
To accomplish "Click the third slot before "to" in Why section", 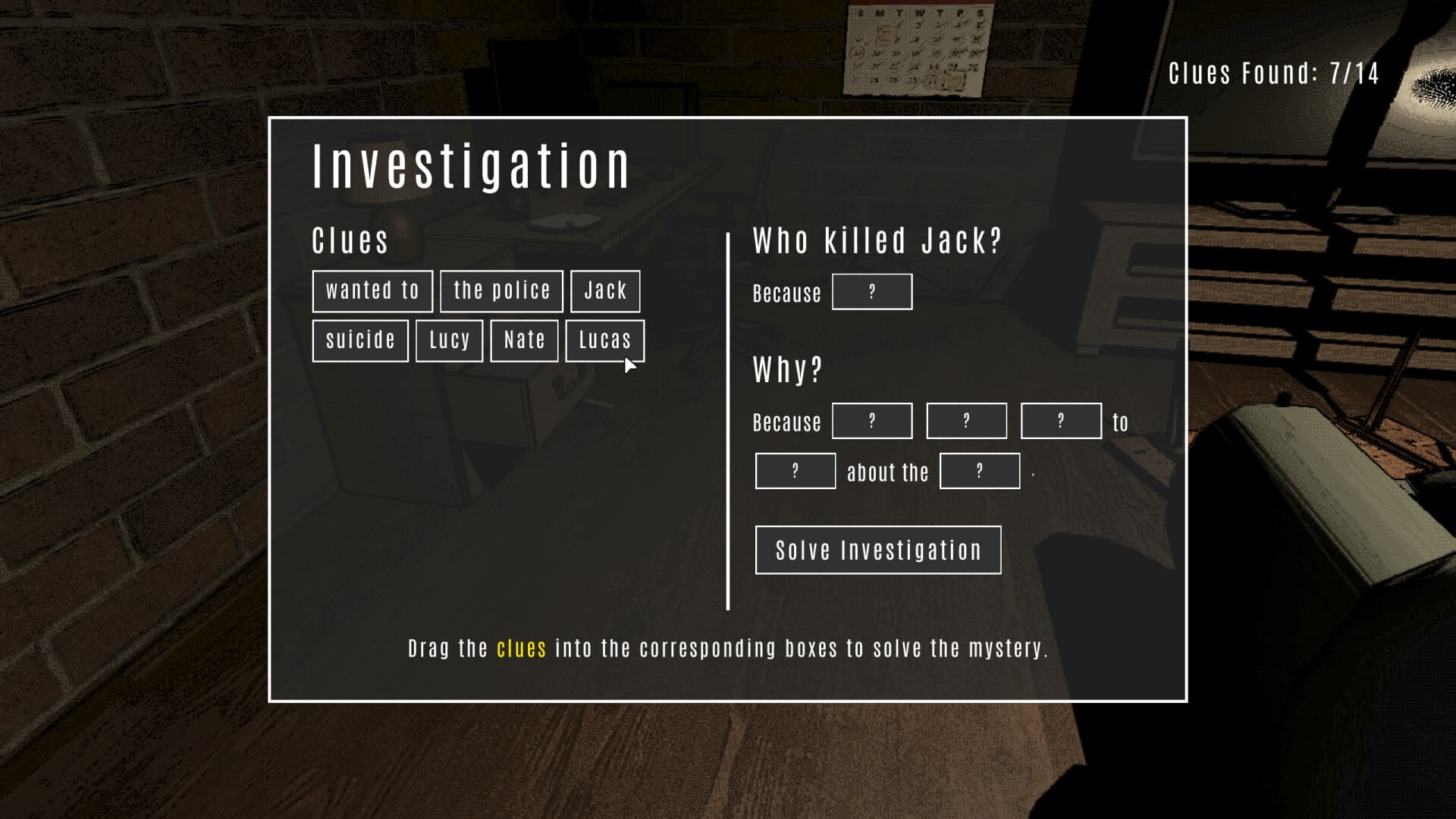I will (1060, 420).
